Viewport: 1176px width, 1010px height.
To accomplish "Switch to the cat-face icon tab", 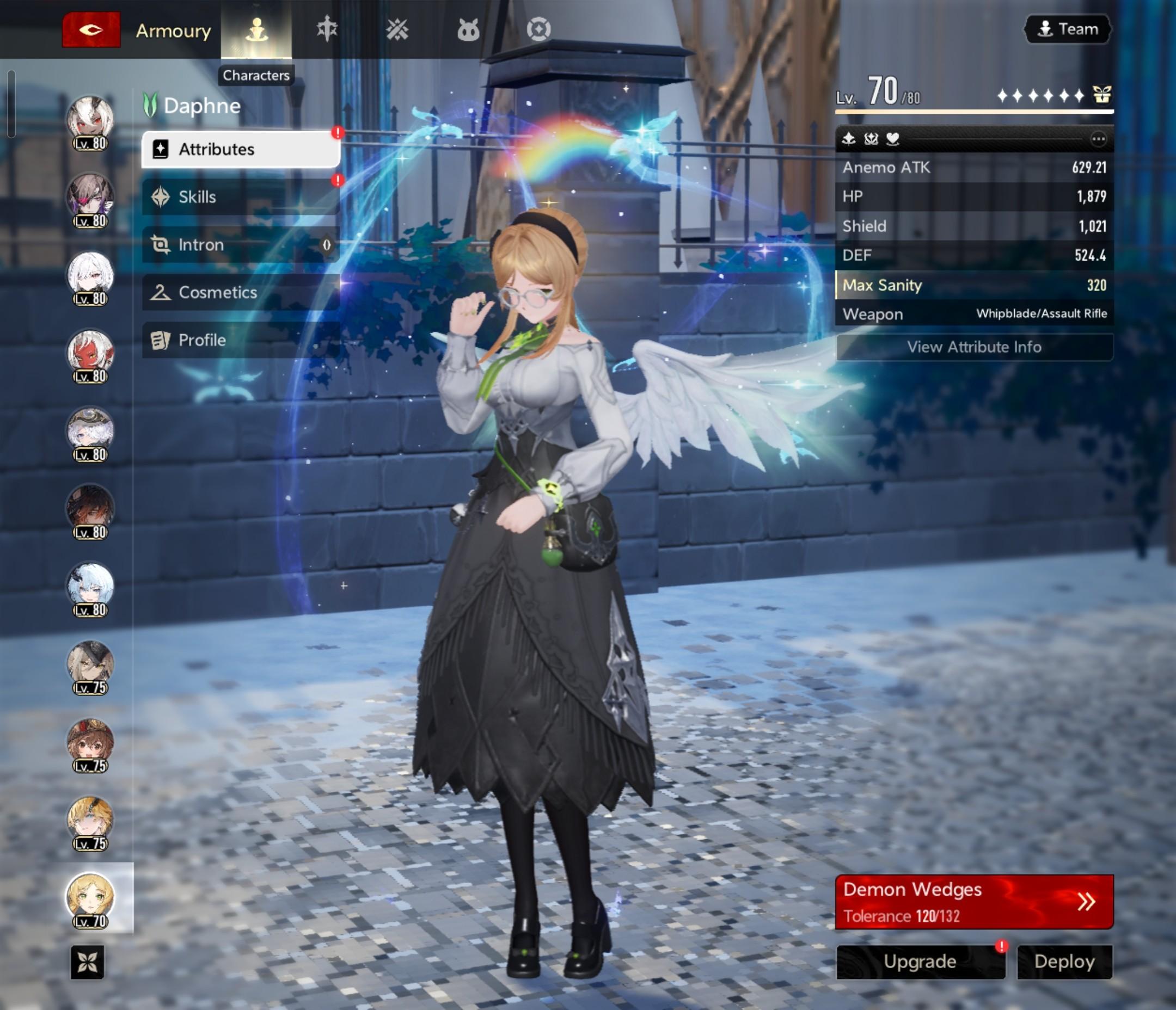I will tap(468, 29).
